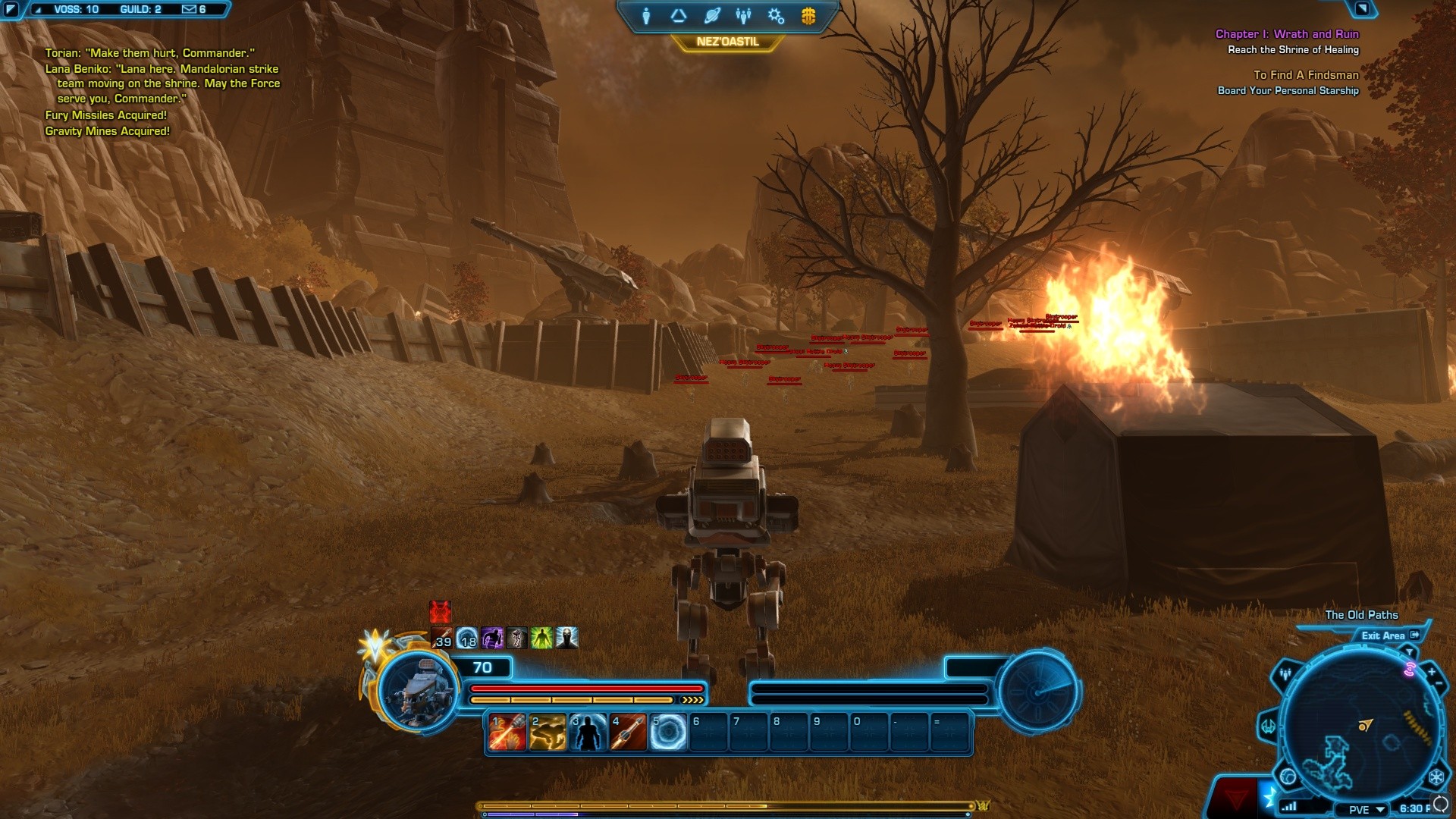Fire the flaming missile ability in slot 1
This screenshot has width=1456, height=819.
[x=507, y=733]
